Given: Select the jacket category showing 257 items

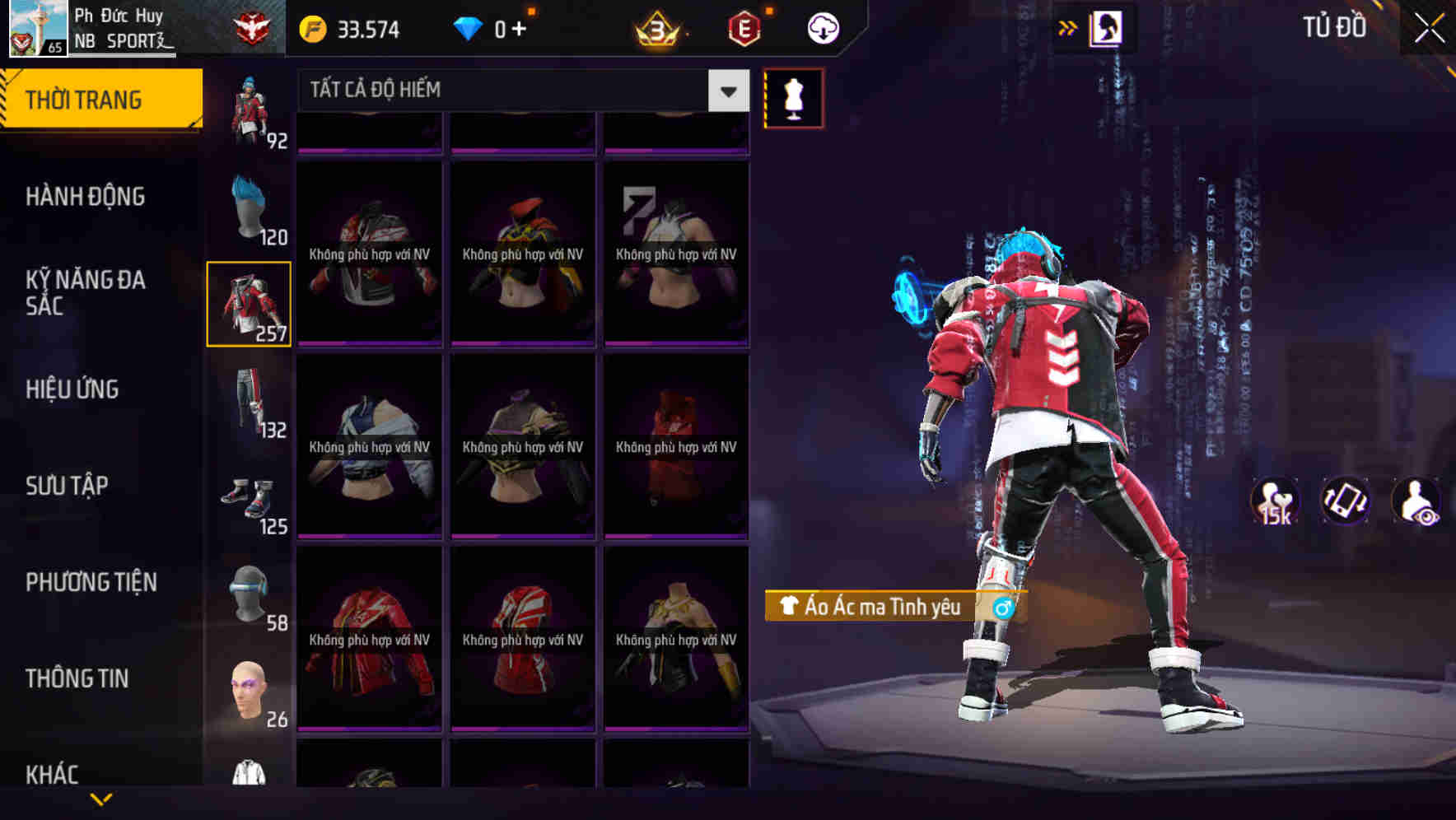Looking at the screenshot, I should point(250,303).
